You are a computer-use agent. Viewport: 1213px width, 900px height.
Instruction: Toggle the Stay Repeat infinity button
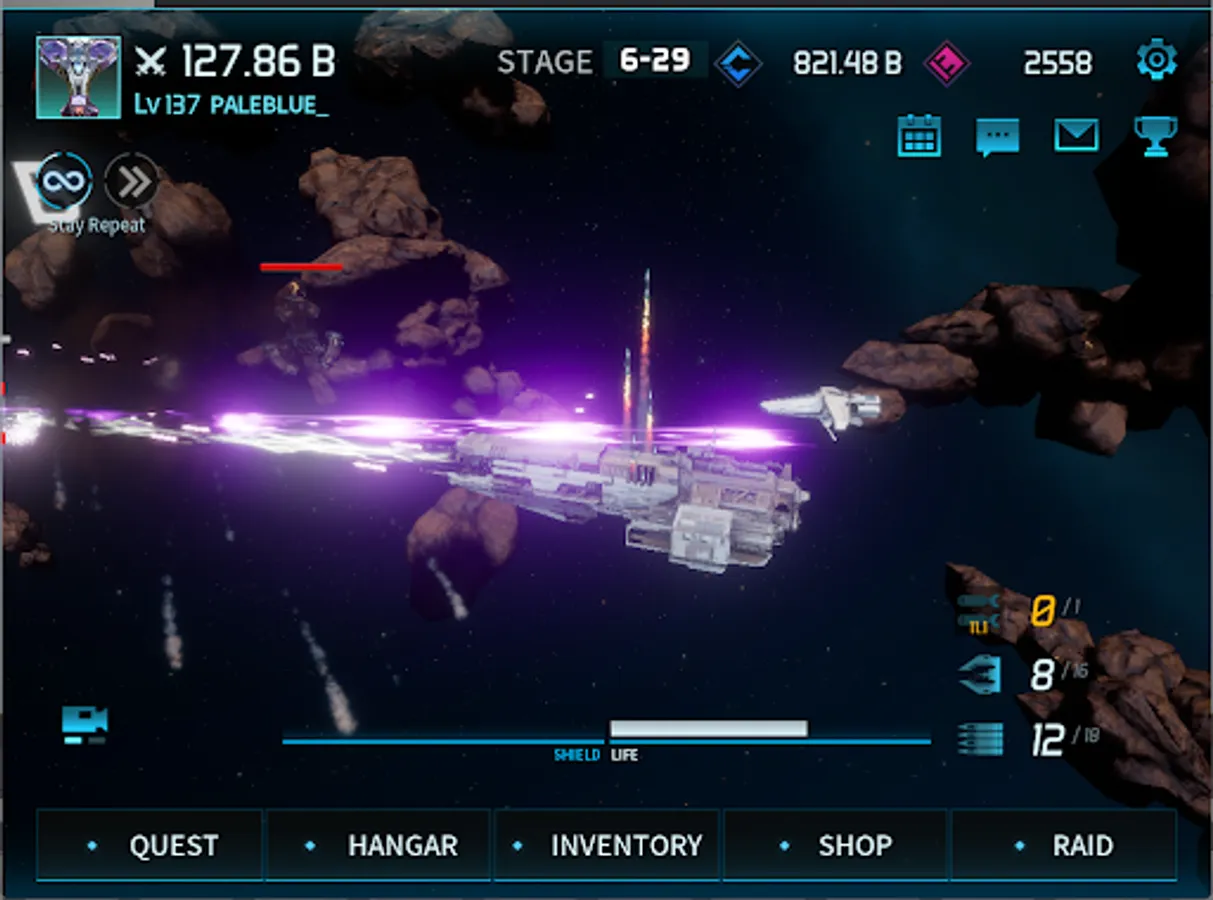coord(65,182)
